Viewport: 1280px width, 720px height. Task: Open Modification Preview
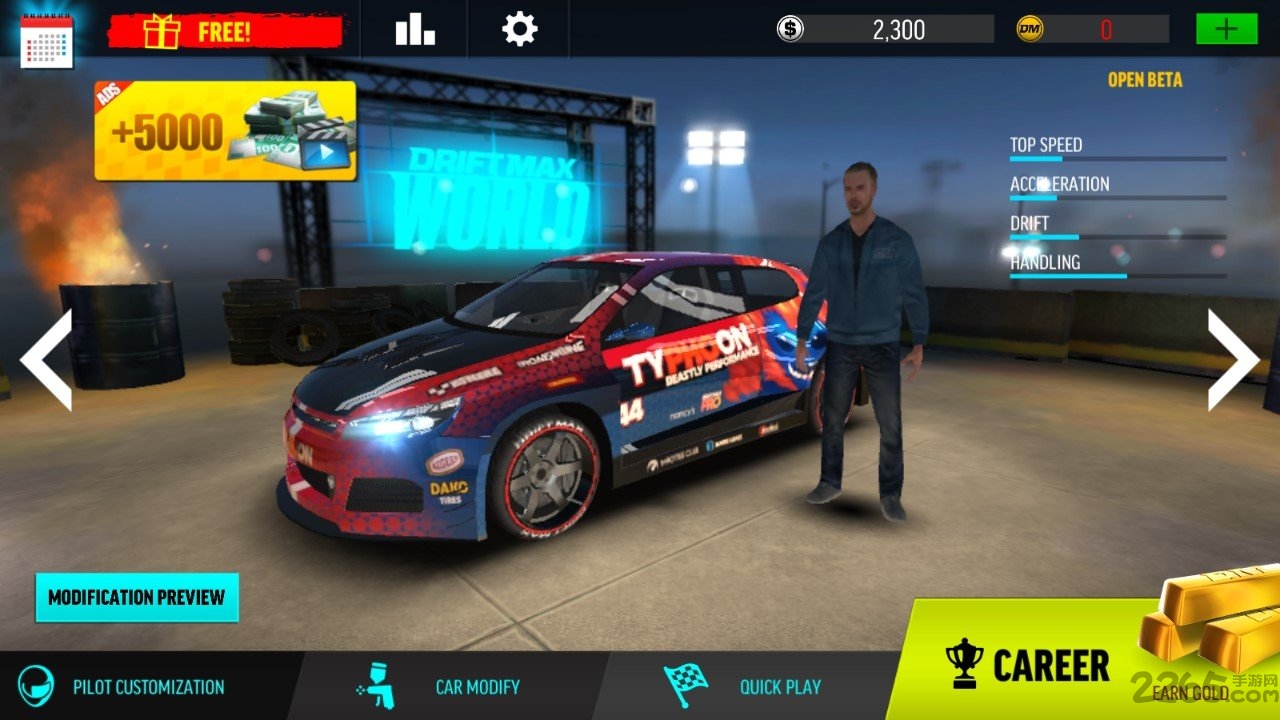(x=137, y=597)
